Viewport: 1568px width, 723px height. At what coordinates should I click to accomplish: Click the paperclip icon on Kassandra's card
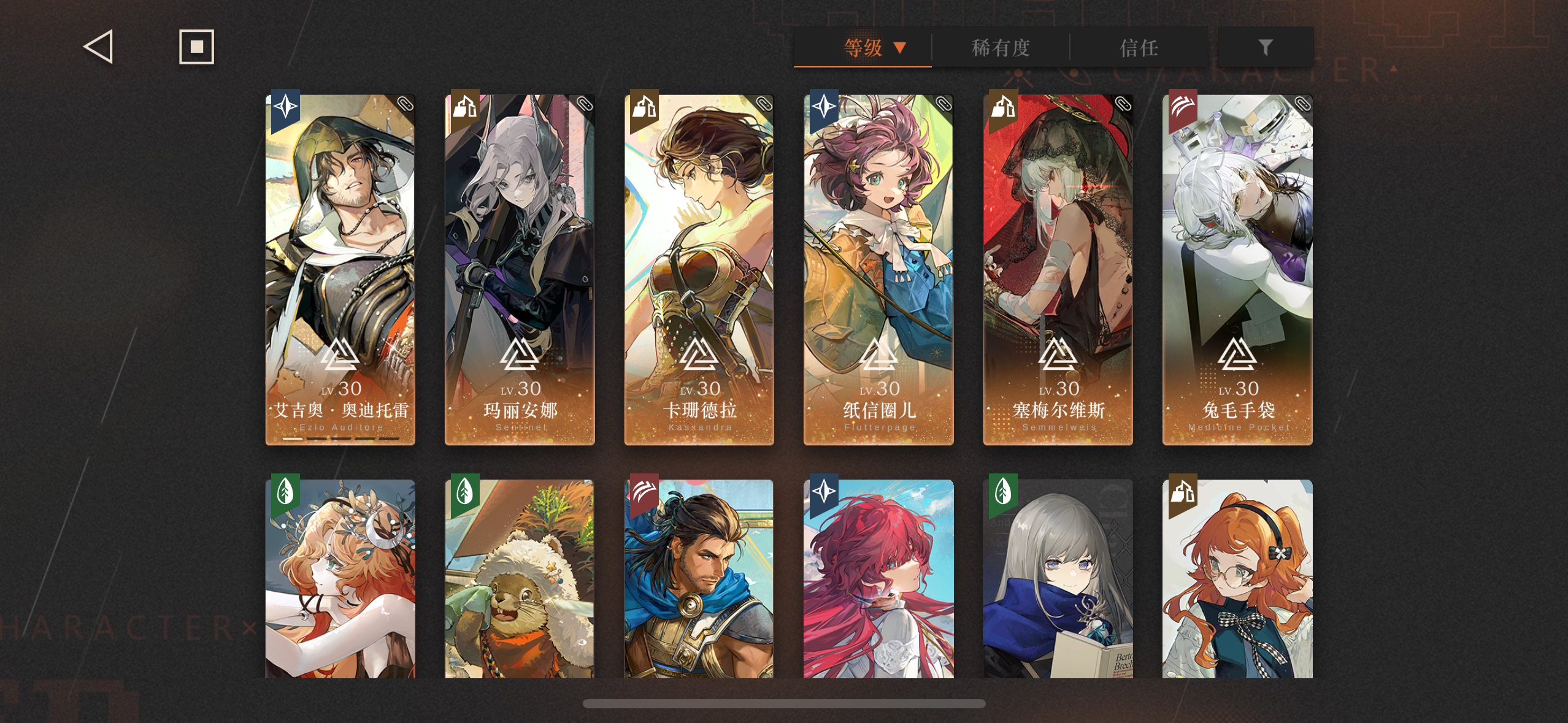[765, 105]
